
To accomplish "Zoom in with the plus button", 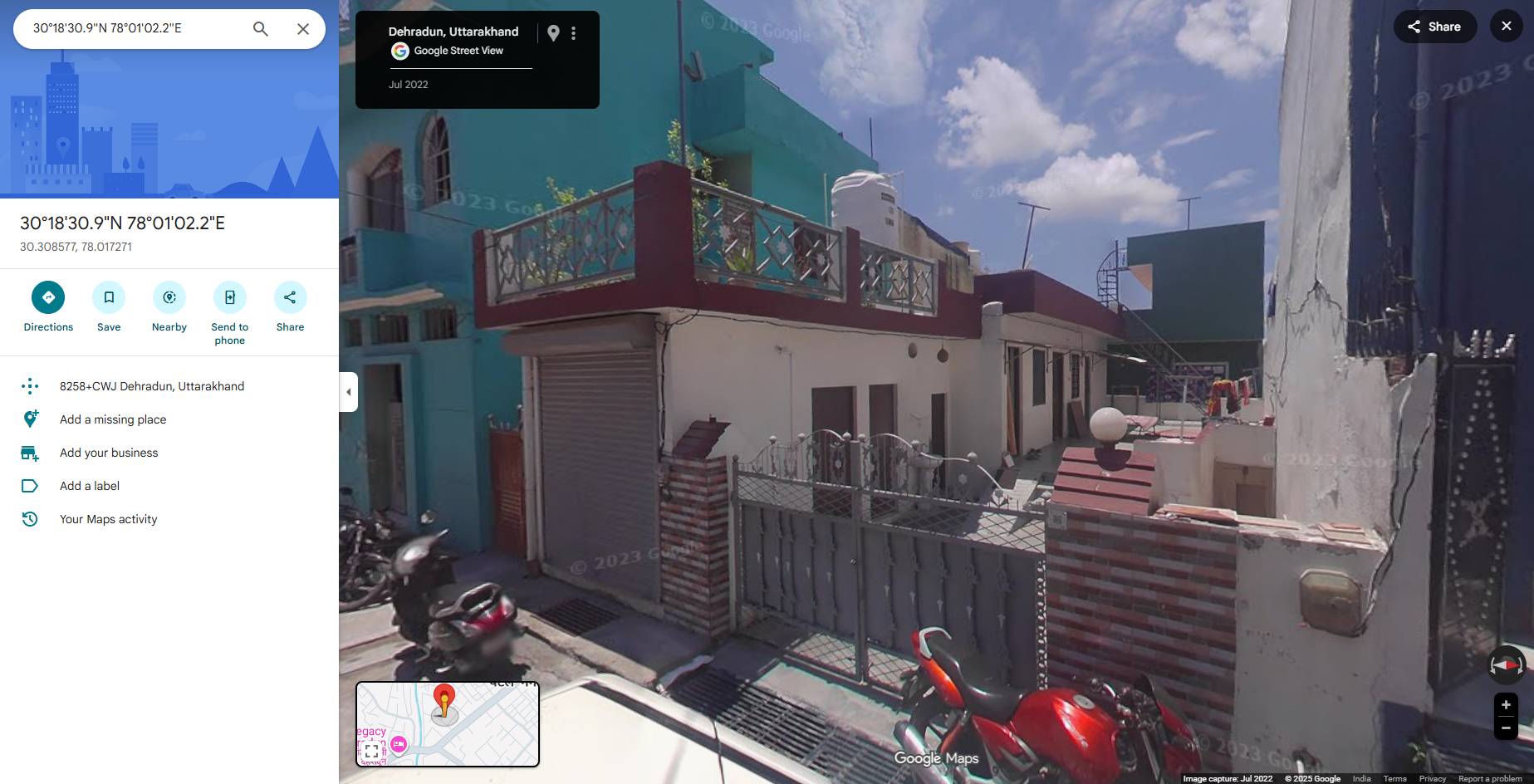I will (1506, 705).
